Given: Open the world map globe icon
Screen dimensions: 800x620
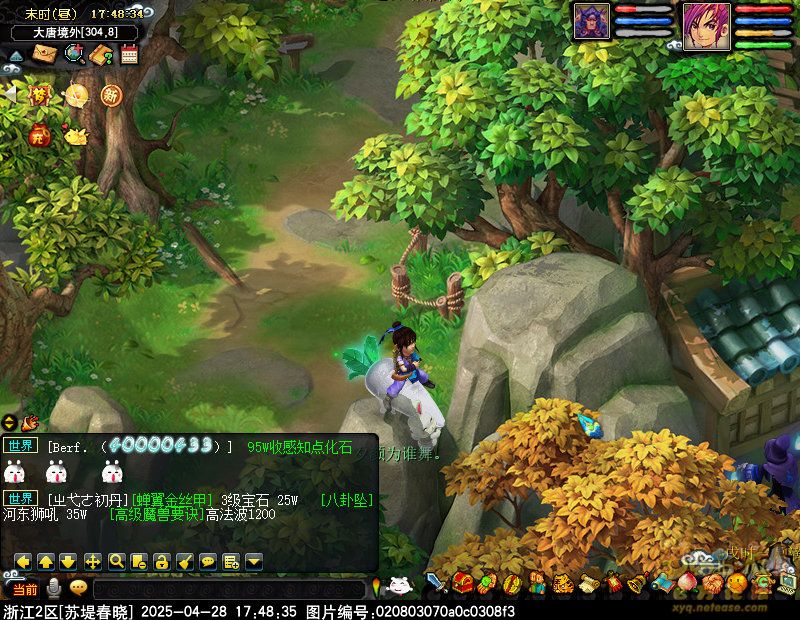Looking at the screenshot, I should click(x=74, y=54).
